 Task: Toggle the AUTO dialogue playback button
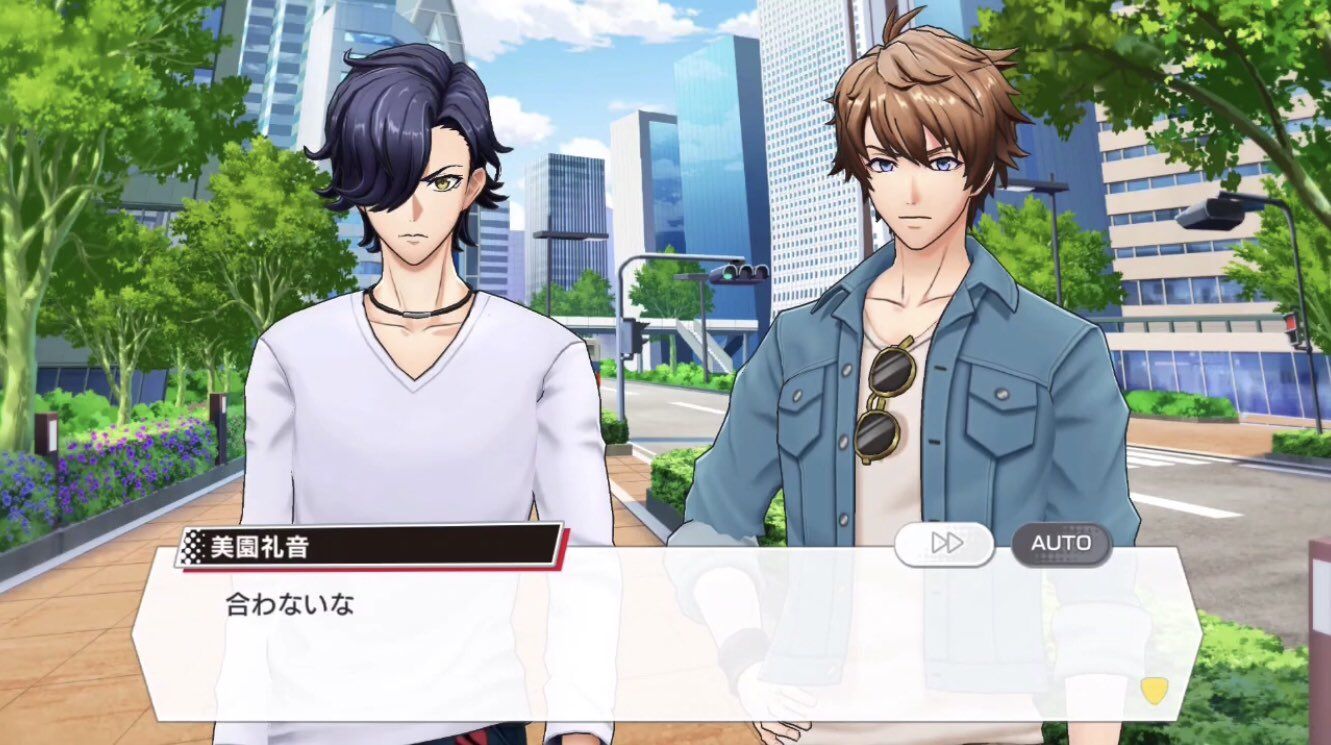pos(1061,543)
